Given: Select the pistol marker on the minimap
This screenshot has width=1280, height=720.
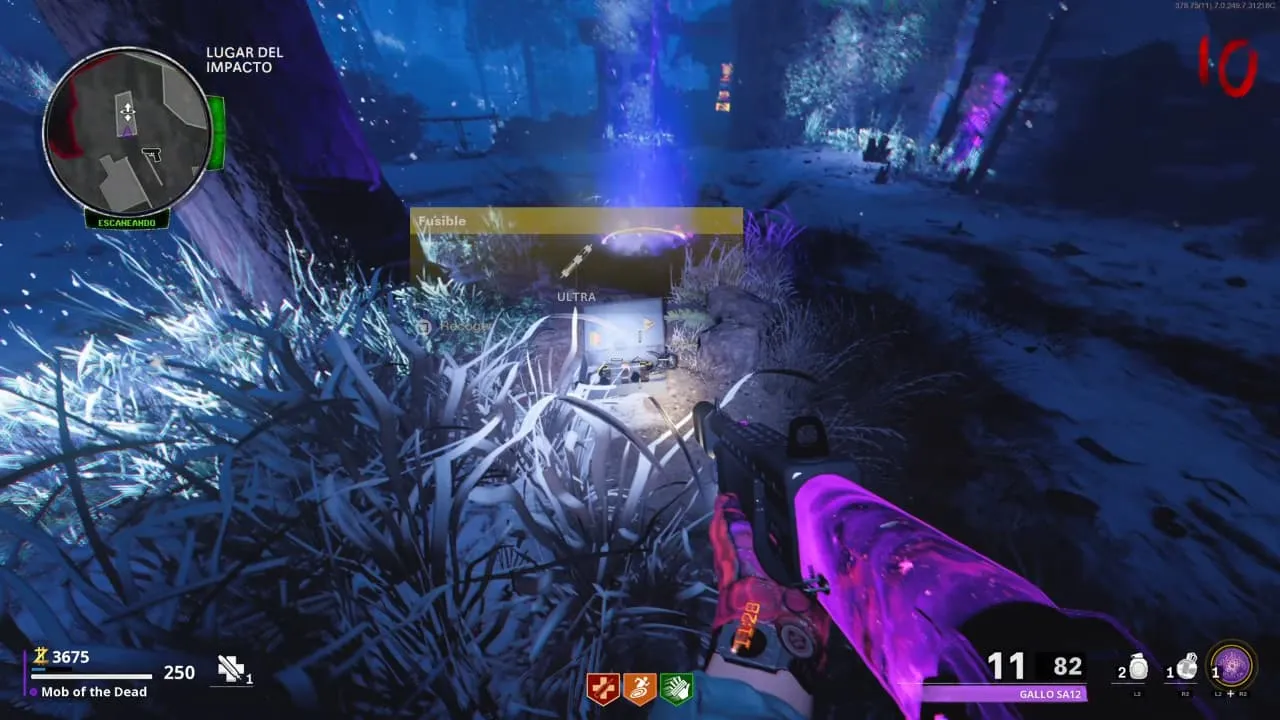Looking at the screenshot, I should tap(152, 155).
